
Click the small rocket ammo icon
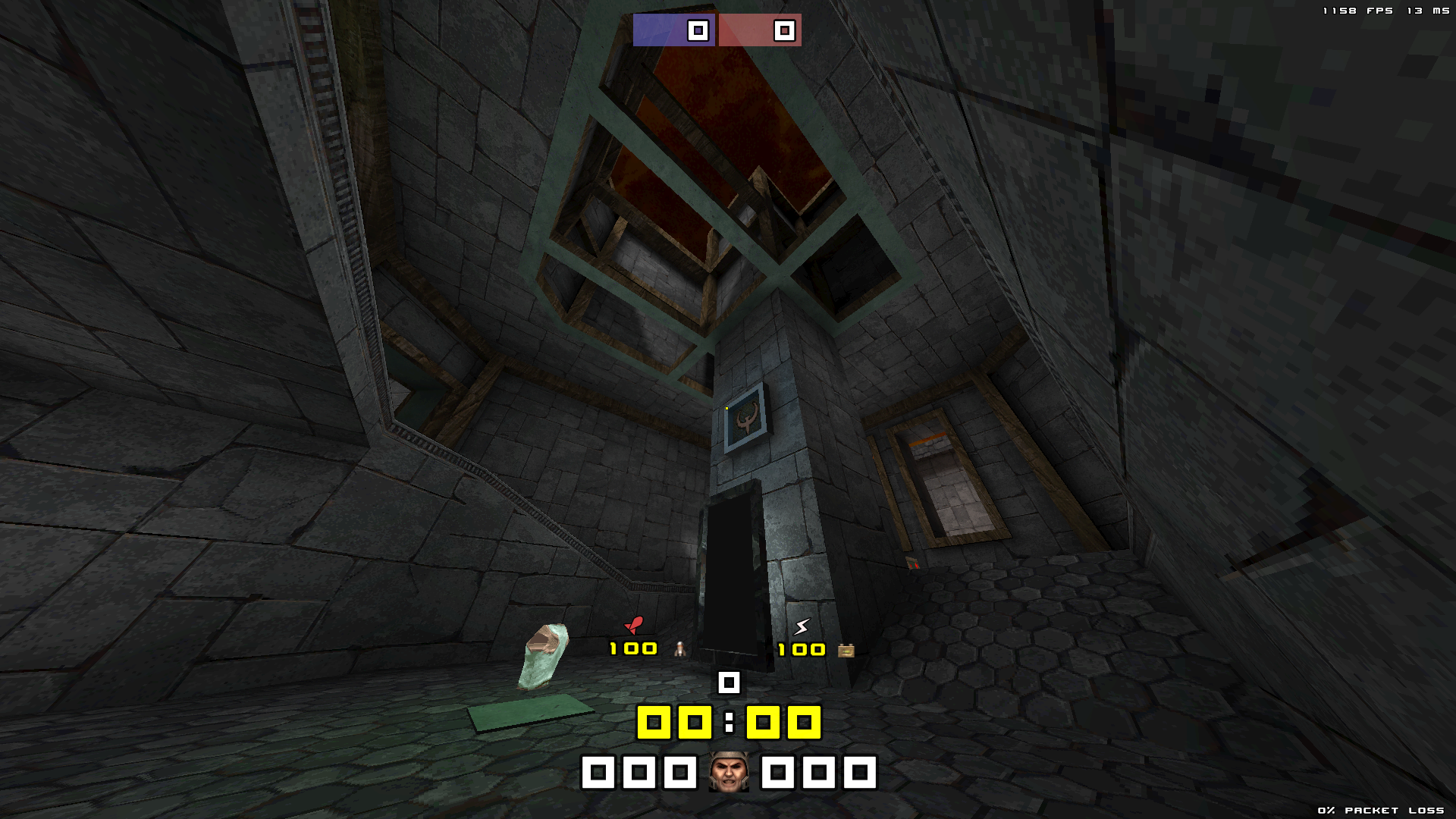pyautogui.click(x=680, y=649)
